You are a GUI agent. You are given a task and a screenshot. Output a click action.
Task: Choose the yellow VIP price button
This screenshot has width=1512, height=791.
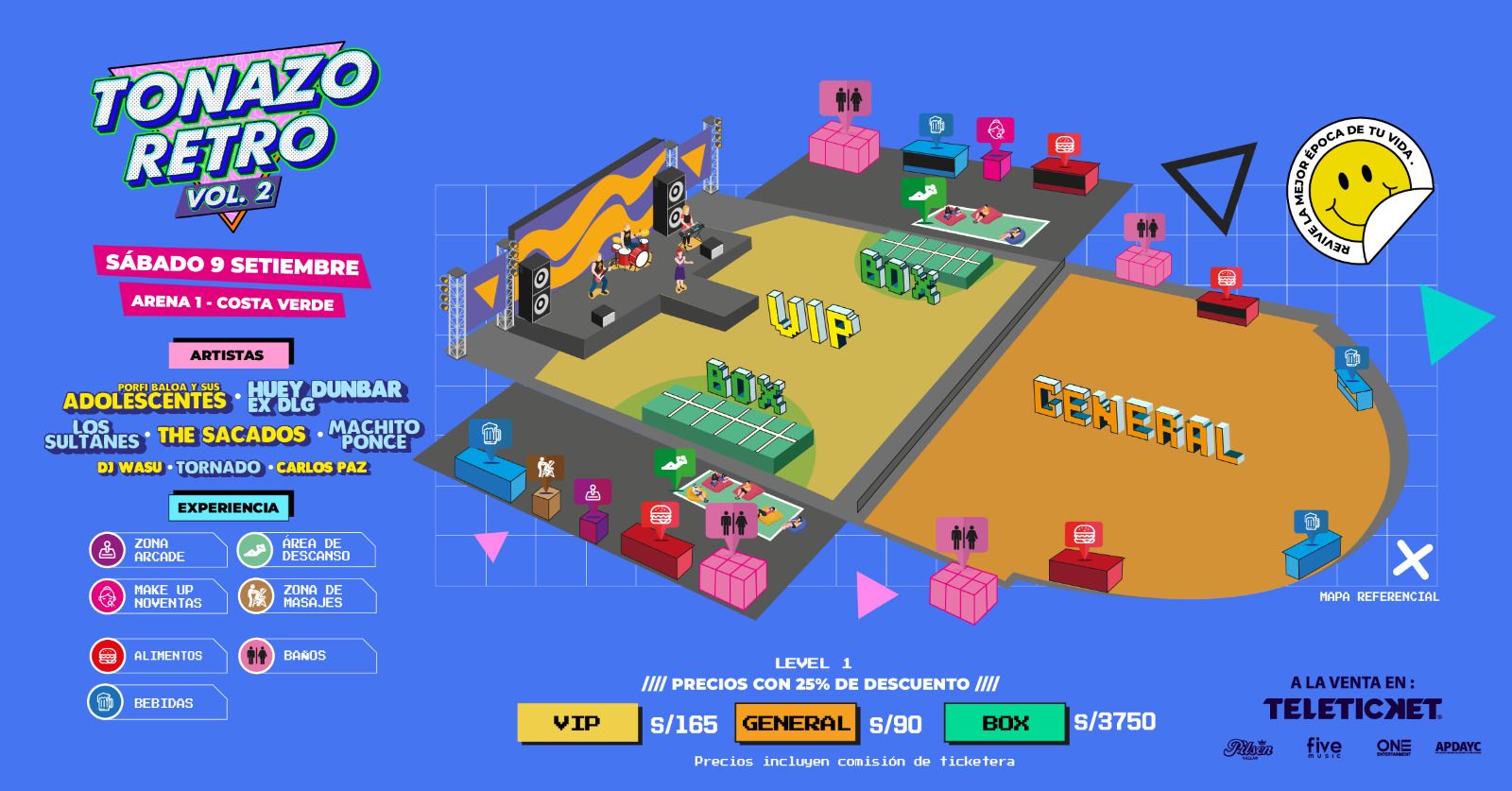click(x=577, y=723)
